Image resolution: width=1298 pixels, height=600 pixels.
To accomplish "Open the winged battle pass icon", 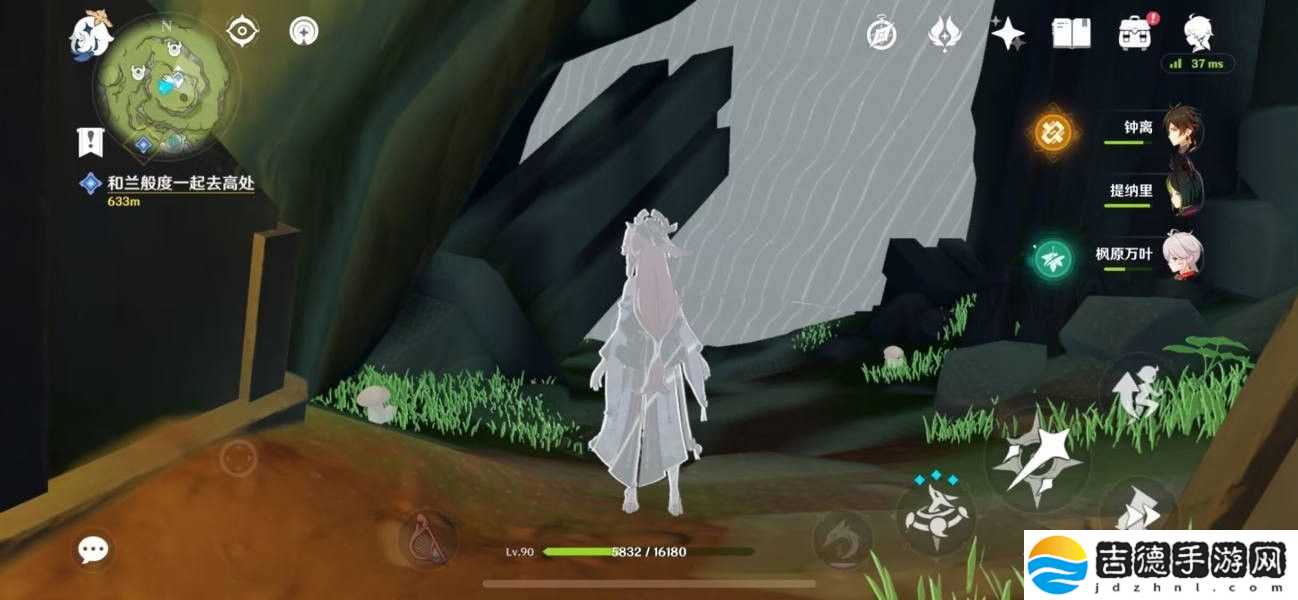I will [x=943, y=34].
